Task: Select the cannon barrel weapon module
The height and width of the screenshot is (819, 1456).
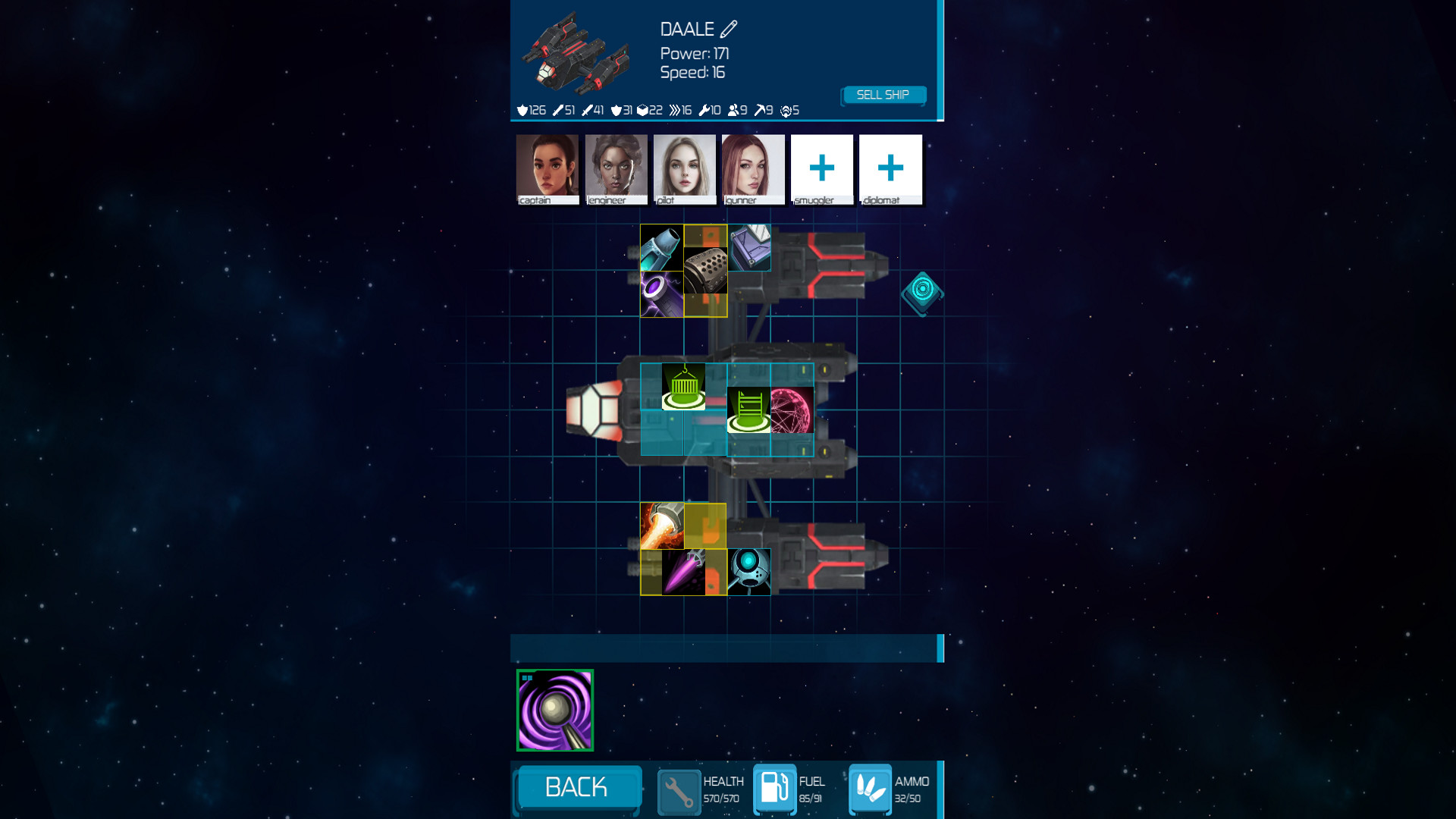Action: [660, 246]
